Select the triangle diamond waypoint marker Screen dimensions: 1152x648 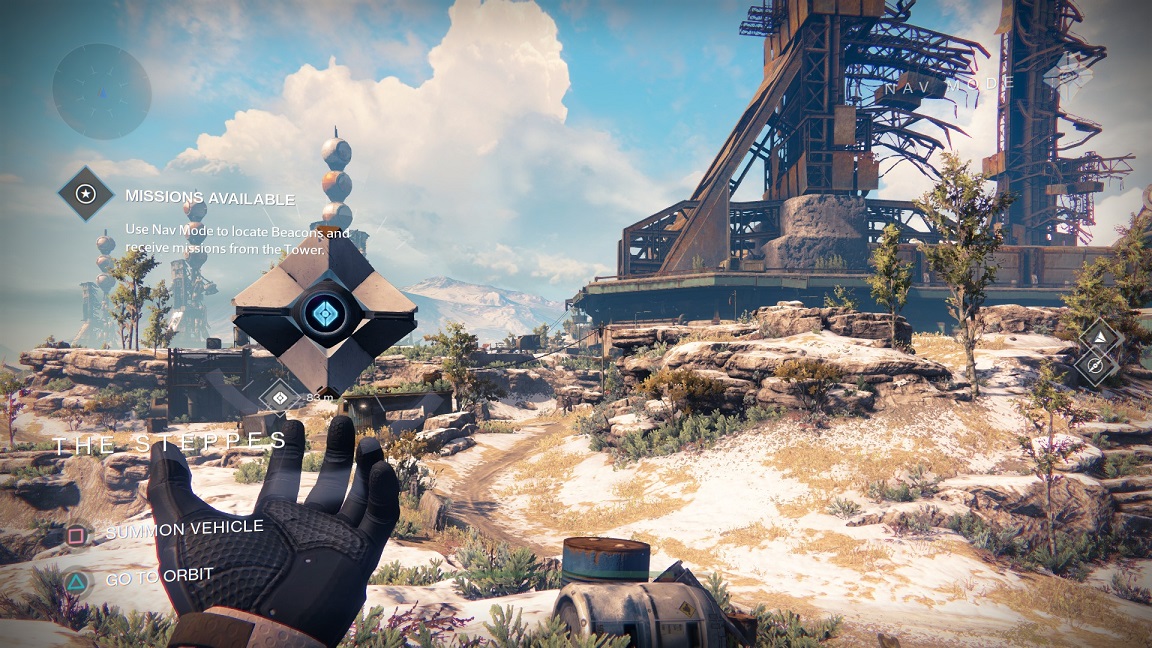click(x=1100, y=337)
